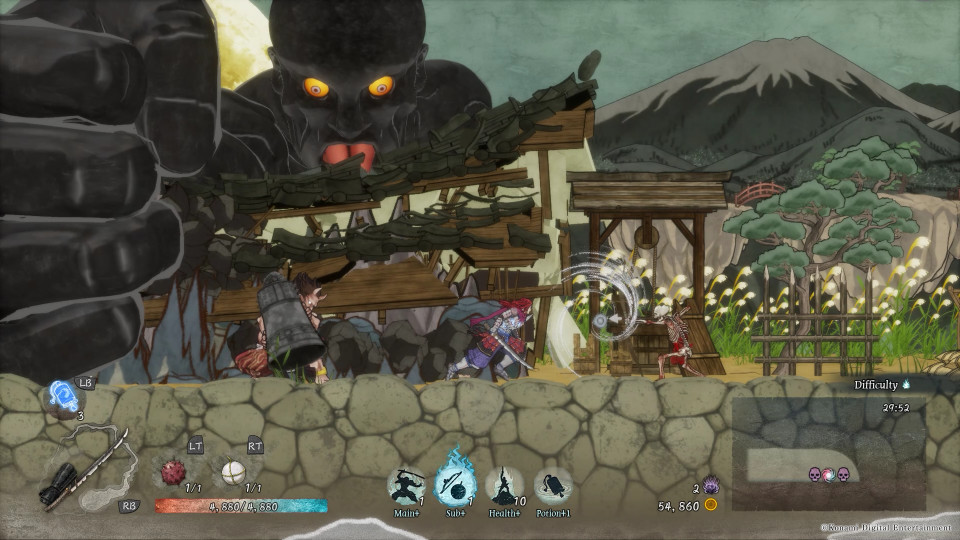This screenshot has height=540, width=960.
Task: Select the Main+ upgrade icon
Action: tap(406, 486)
